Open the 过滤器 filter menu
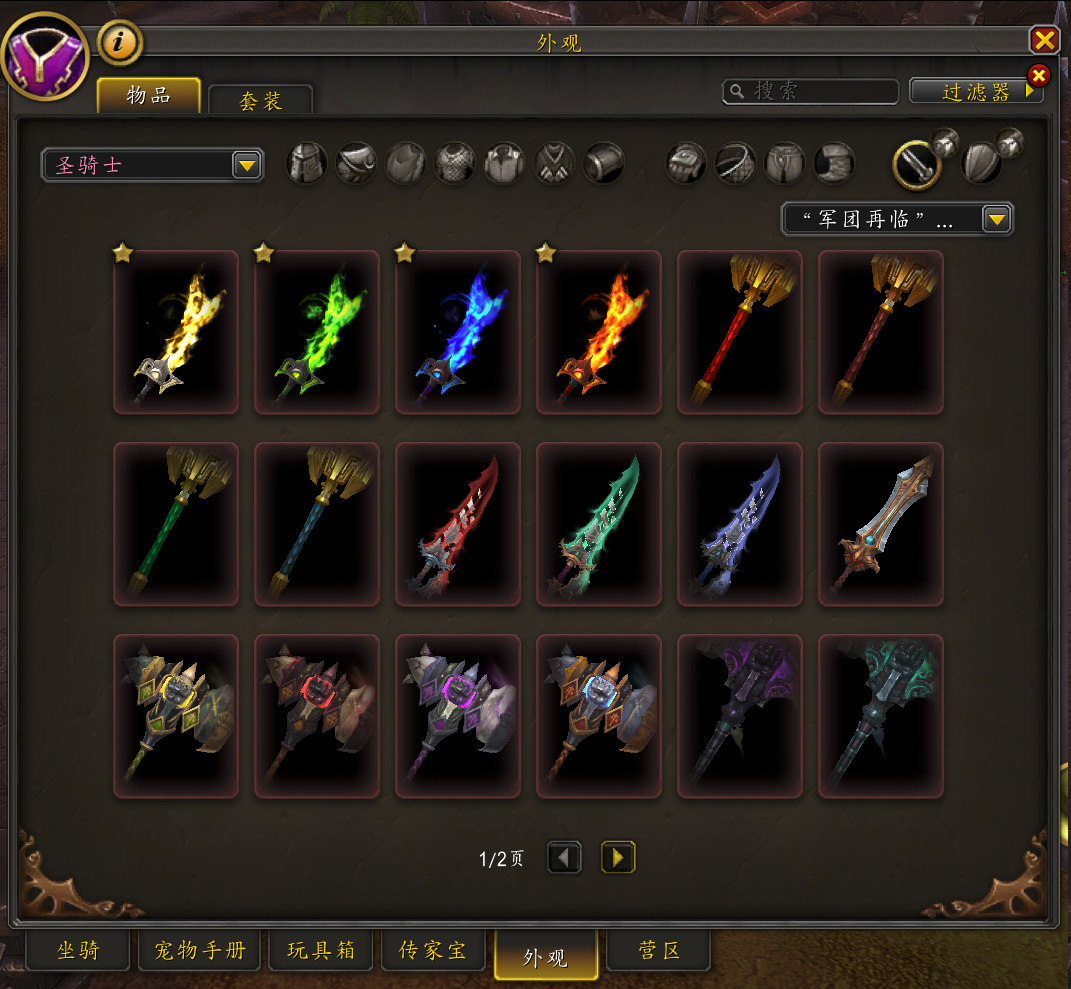This screenshot has width=1071, height=989. pyautogui.click(x=976, y=92)
